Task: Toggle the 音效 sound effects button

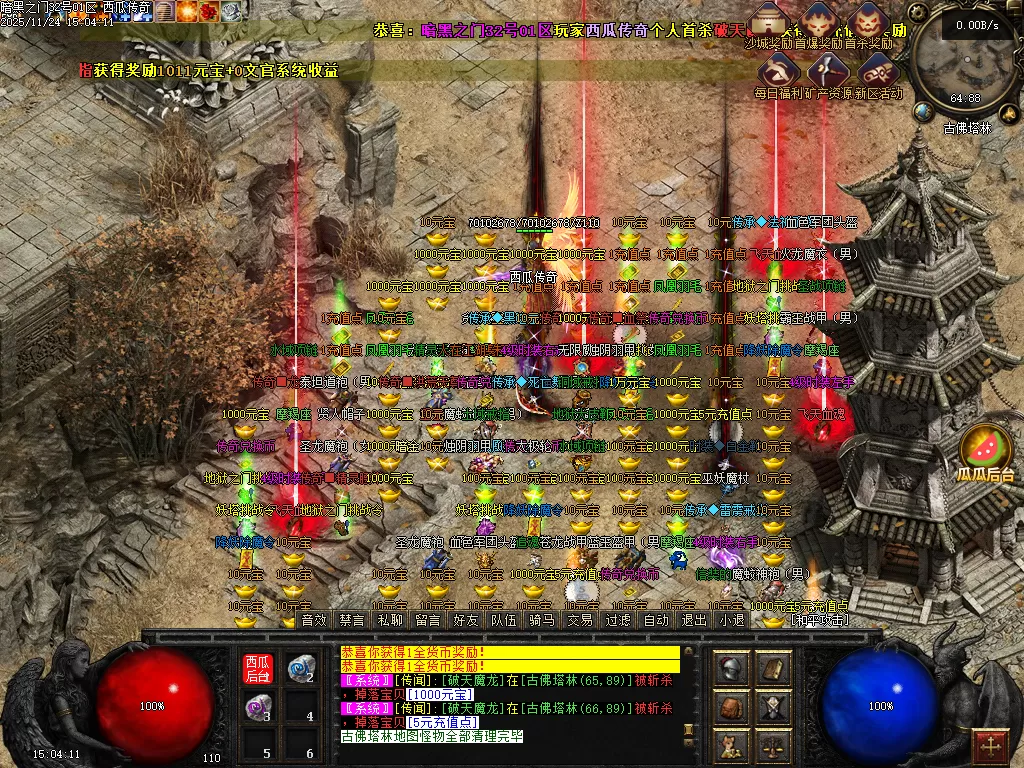Action: pyautogui.click(x=315, y=620)
